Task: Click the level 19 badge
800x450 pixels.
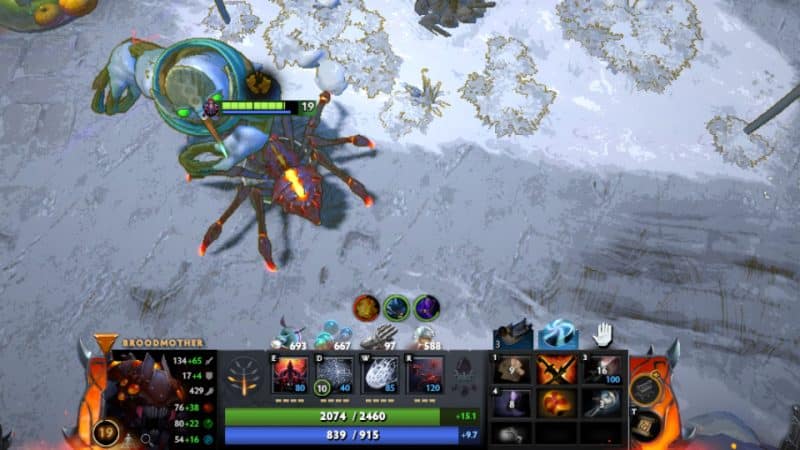Action: (x=106, y=431)
